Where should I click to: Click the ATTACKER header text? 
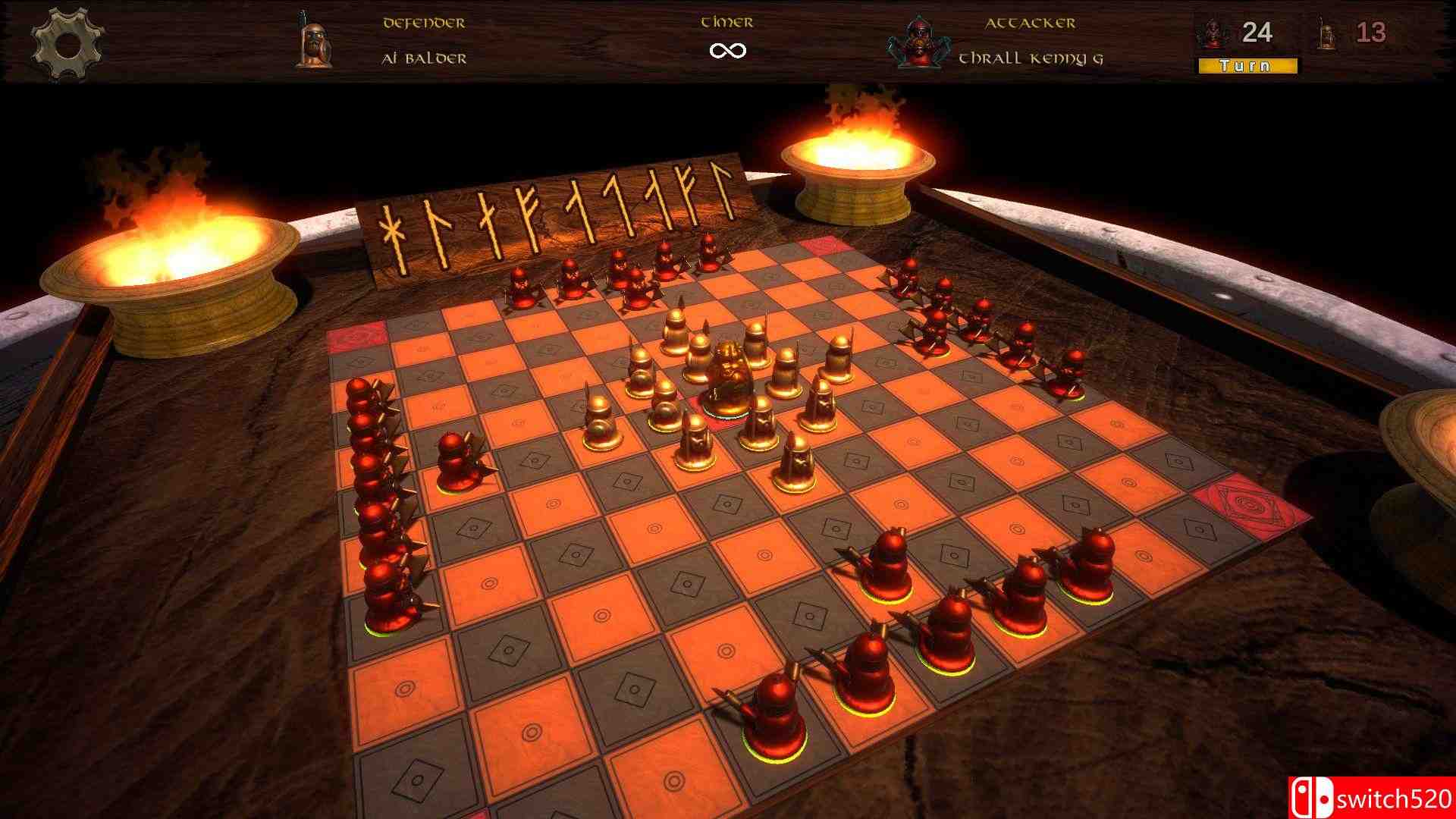click(x=1031, y=24)
